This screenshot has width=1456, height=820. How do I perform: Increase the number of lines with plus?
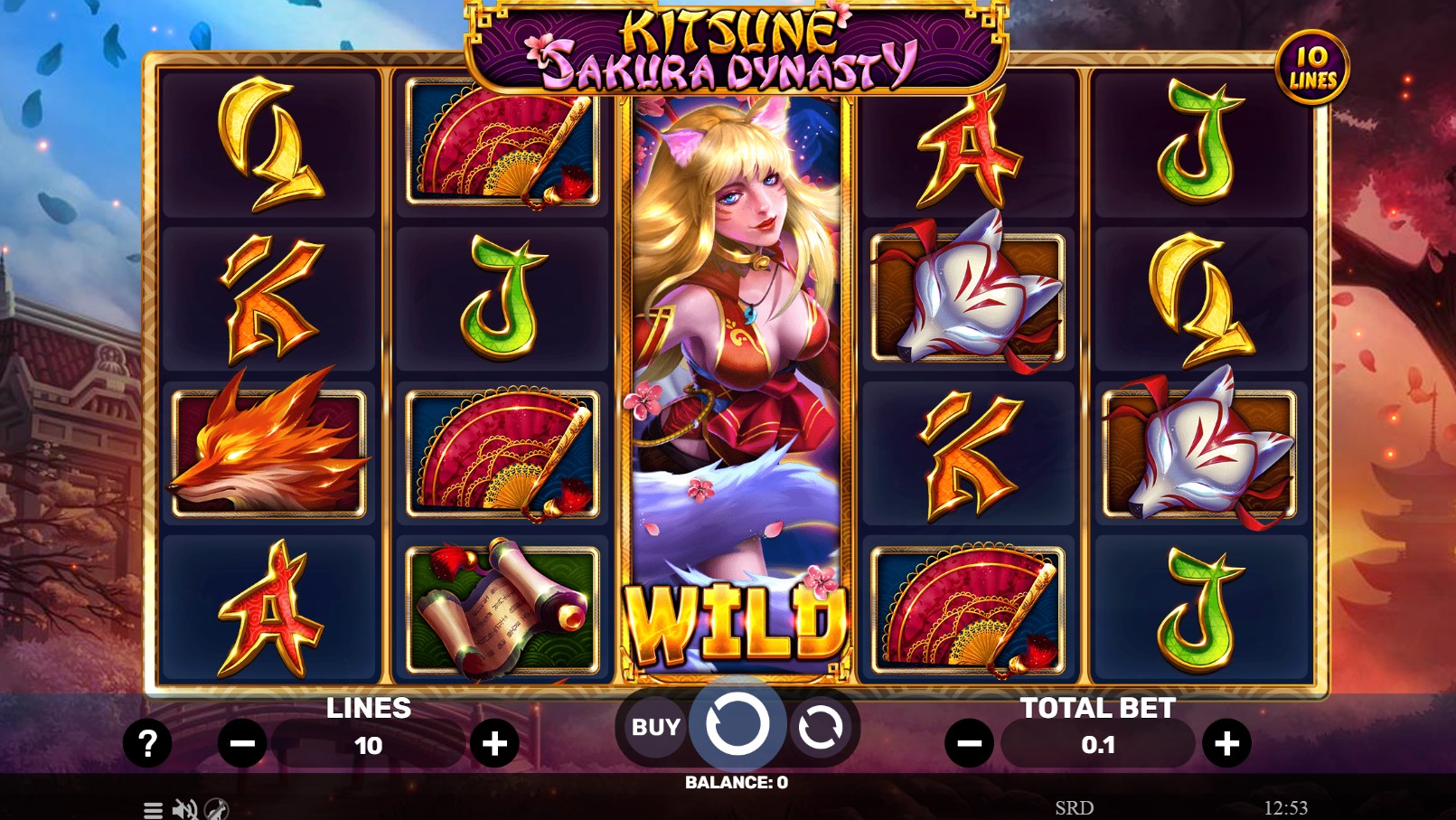coord(493,743)
